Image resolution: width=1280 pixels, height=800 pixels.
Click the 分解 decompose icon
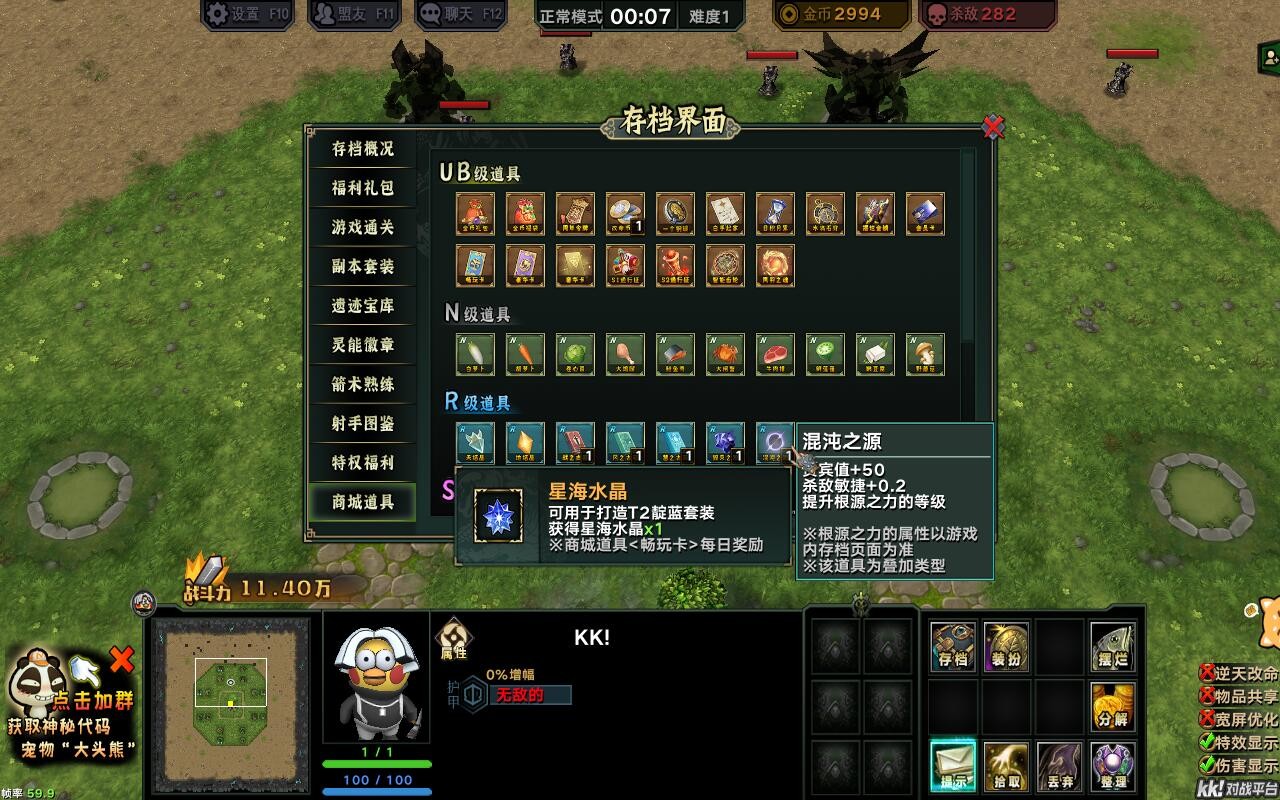pyautogui.click(x=1114, y=705)
